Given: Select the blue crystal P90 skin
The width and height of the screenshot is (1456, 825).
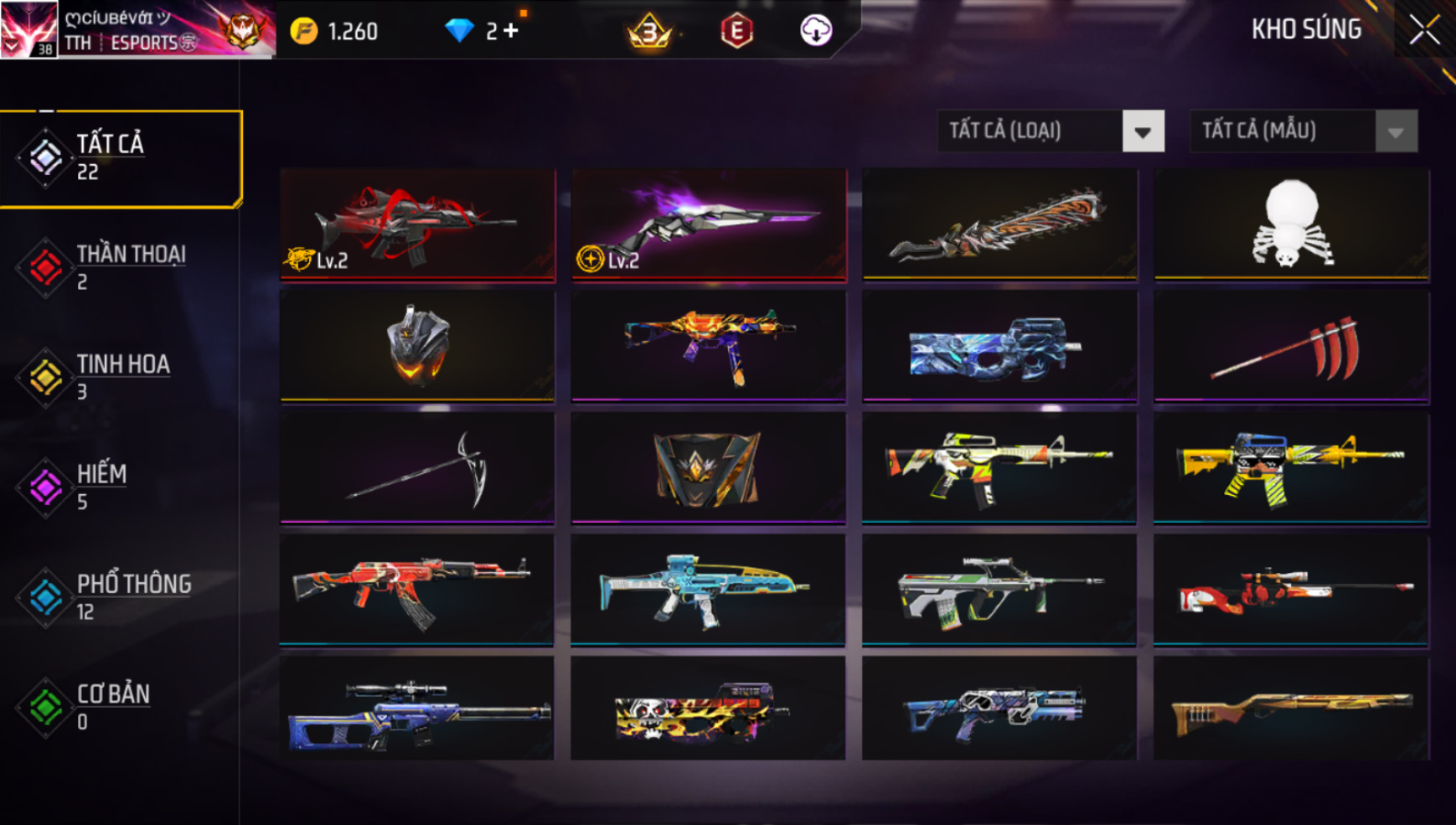Looking at the screenshot, I should coord(999,346).
